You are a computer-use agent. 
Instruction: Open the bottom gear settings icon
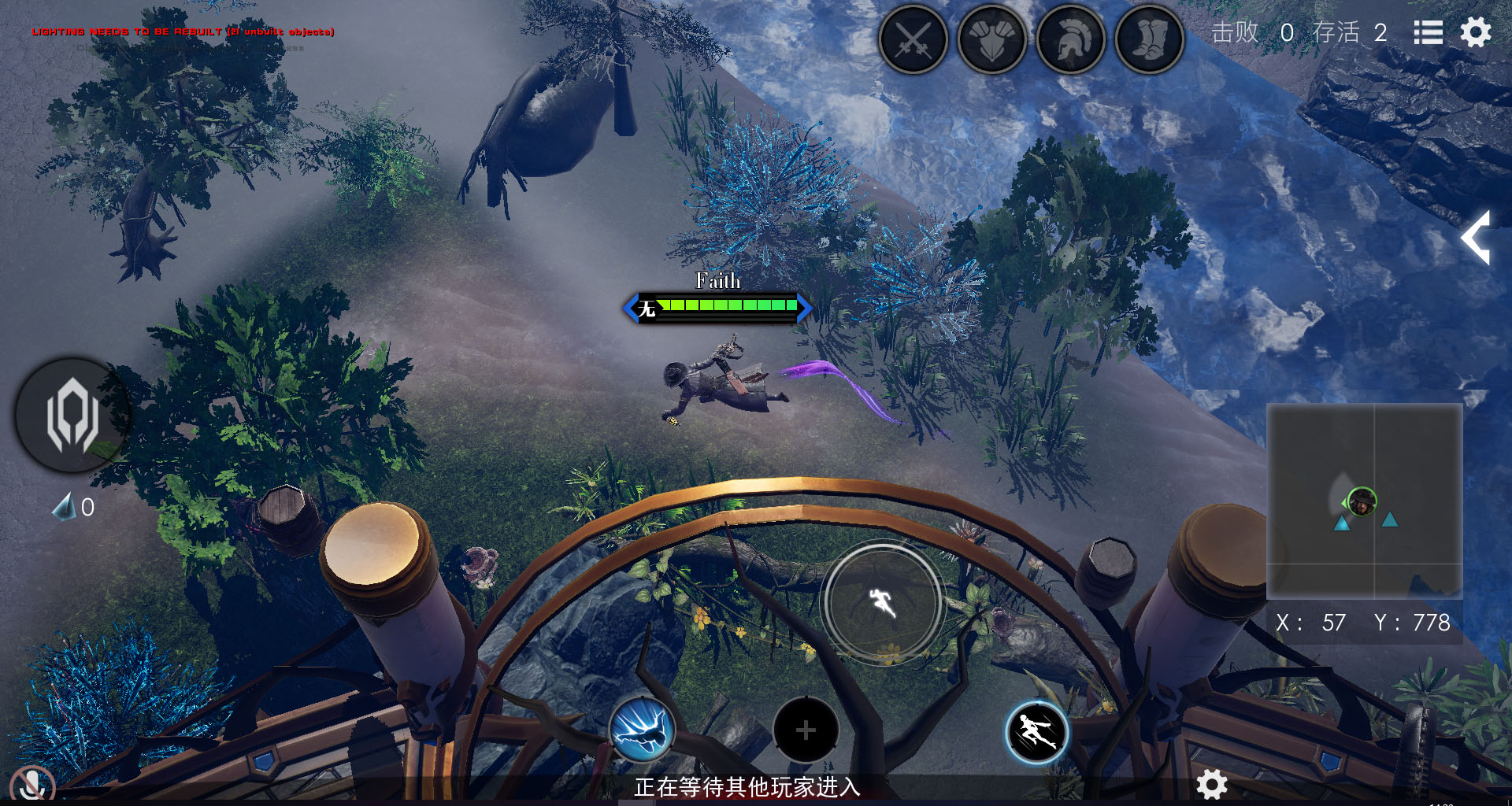click(1212, 784)
